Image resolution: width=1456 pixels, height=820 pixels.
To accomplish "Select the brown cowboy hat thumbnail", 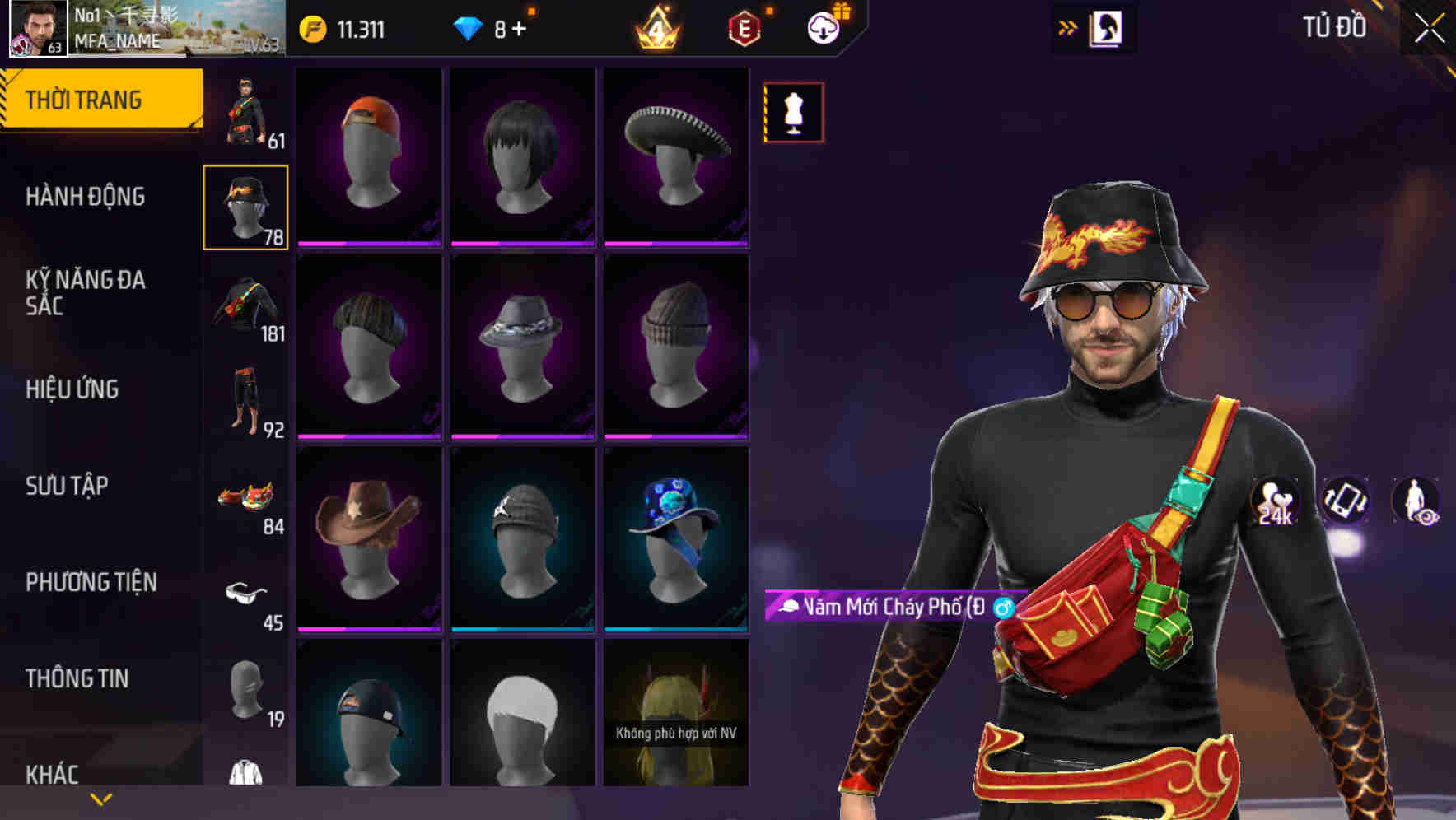I will (369, 522).
